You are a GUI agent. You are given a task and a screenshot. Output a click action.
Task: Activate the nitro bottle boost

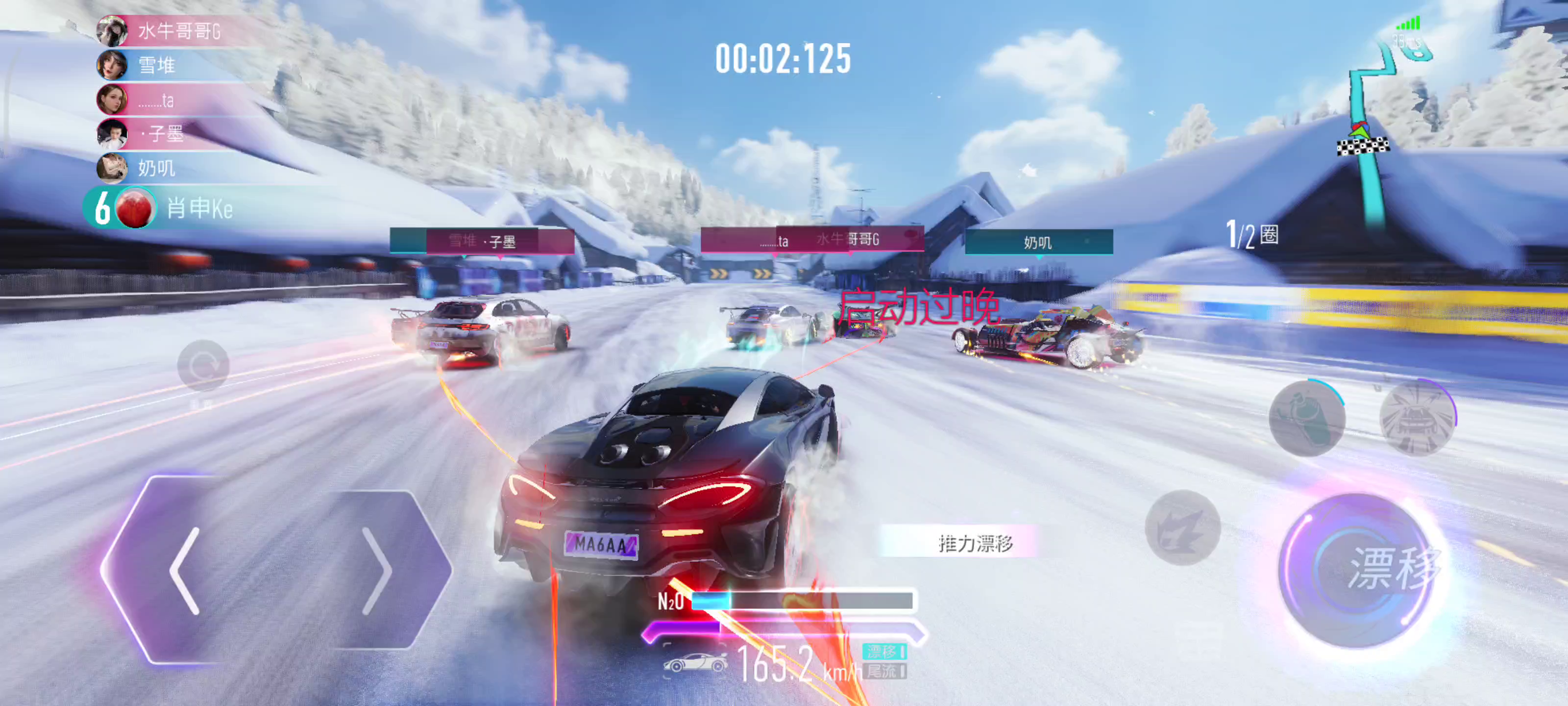pyautogui.click(x=1306, y=418)
